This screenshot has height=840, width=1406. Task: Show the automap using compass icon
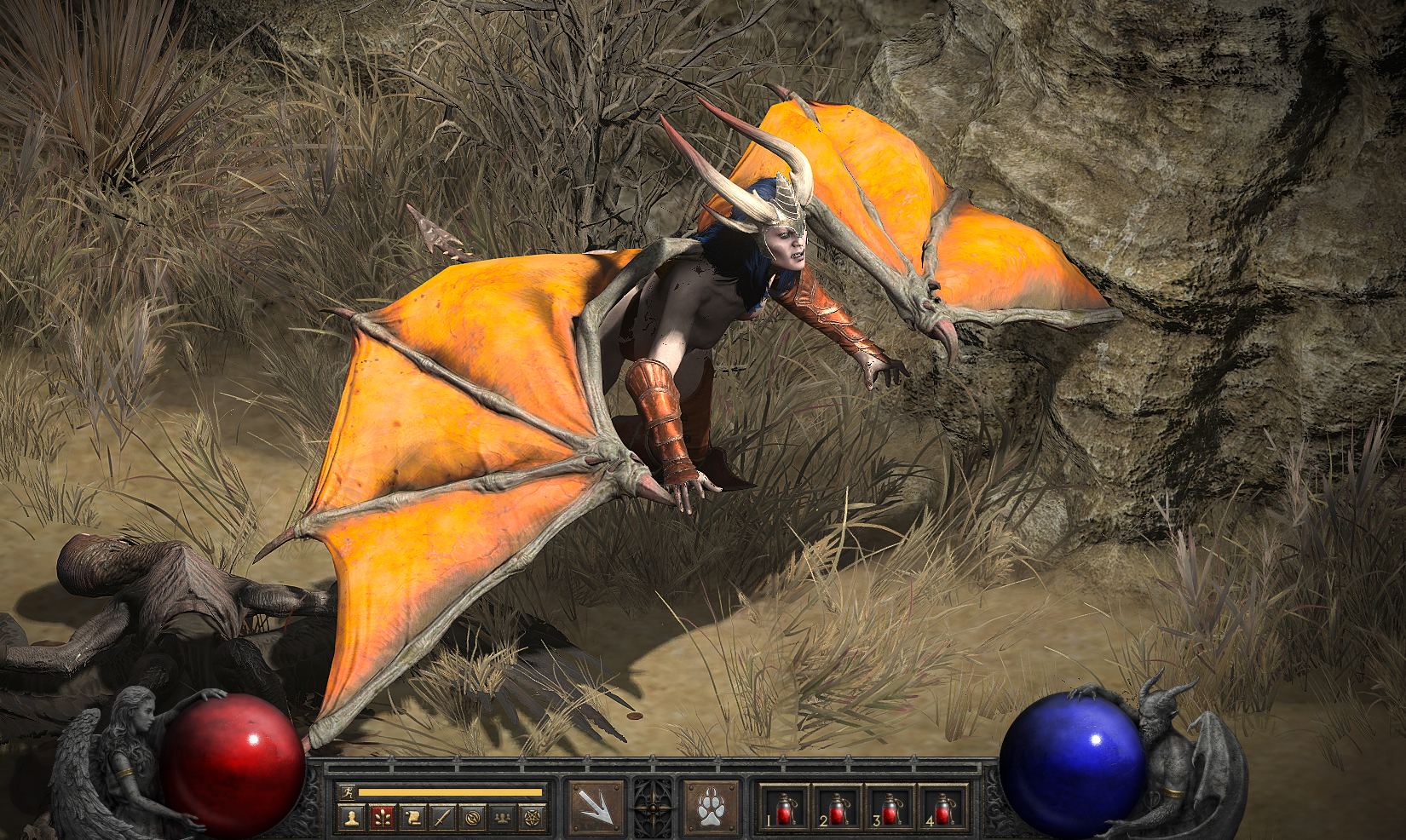coord(472,818)
